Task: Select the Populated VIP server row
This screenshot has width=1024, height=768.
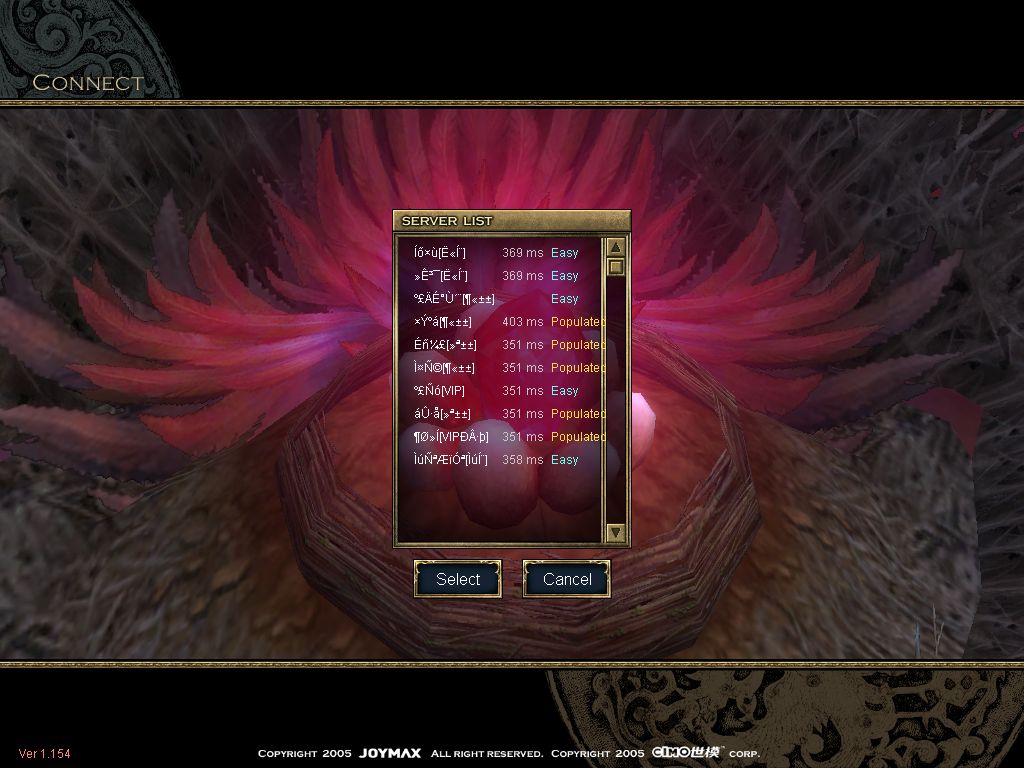Action: 500,437
